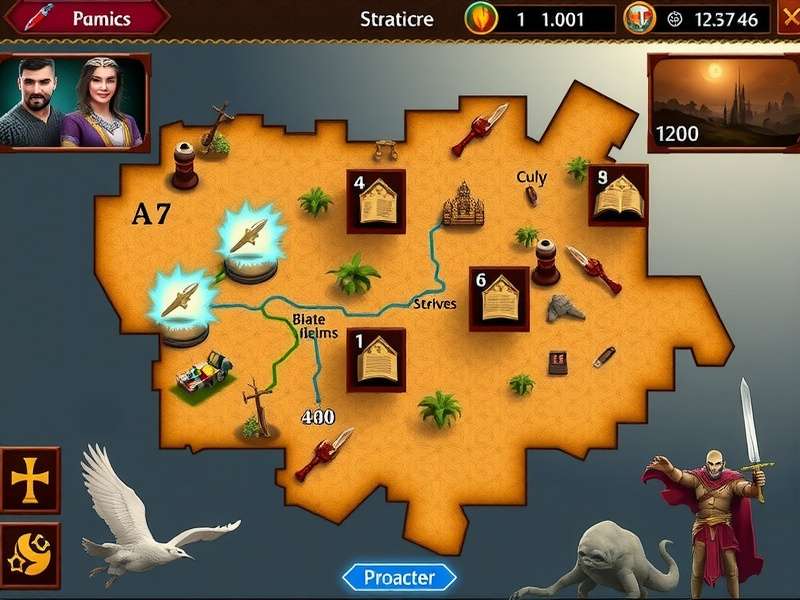Click the orange round resource icon

coord(638,18)
